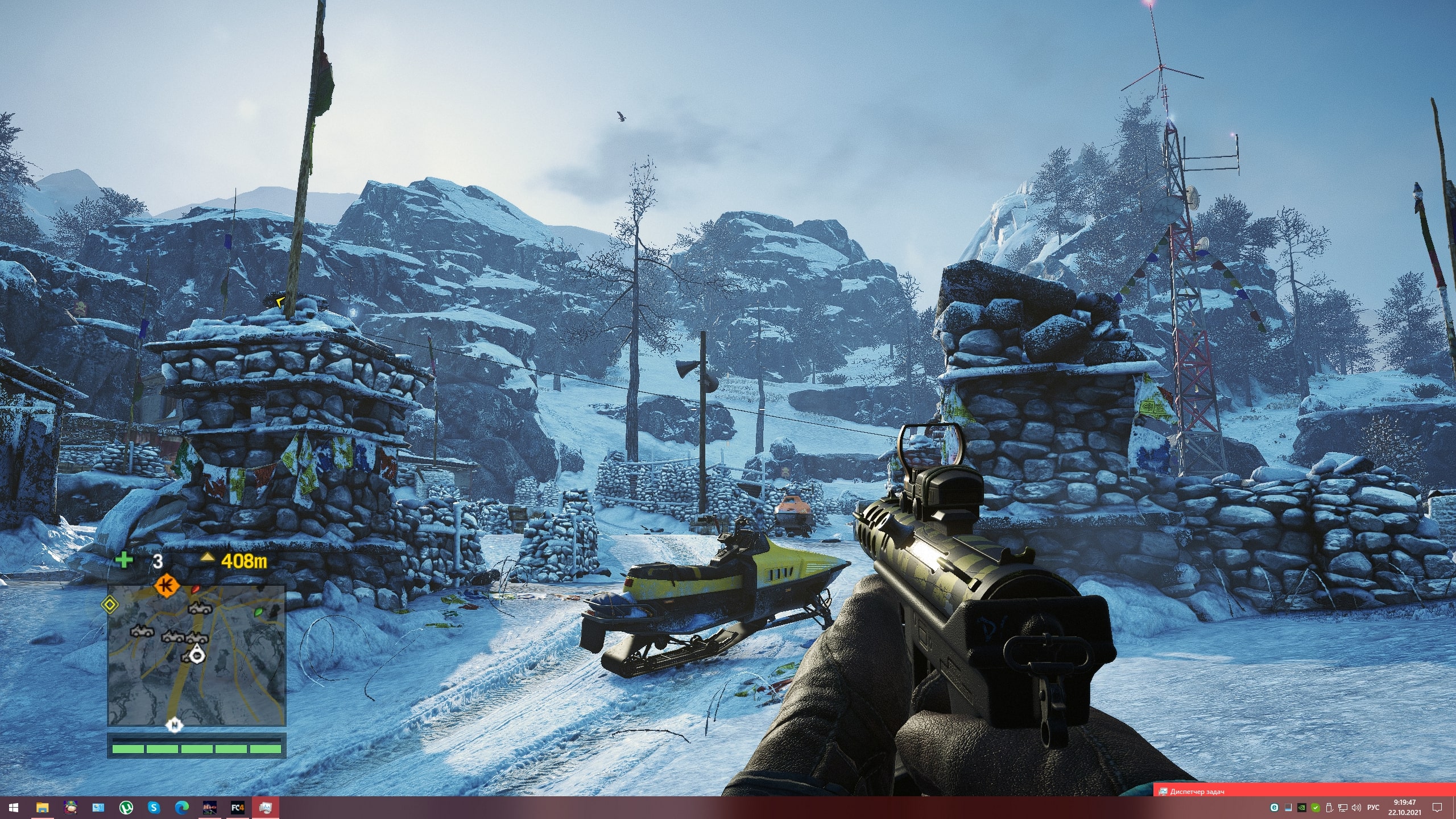This screenshot has height=819, width=1456.
Task: Click the red leaf marker on the minimap
Action: pyautogui.click(x=196, y=588)
